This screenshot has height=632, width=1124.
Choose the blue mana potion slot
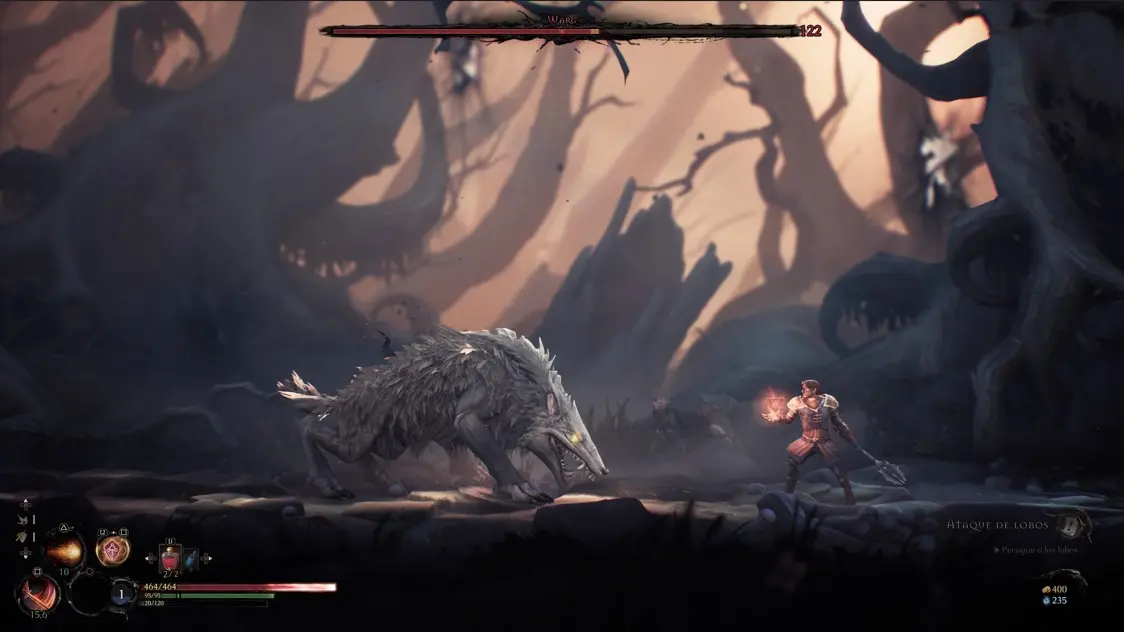(x=191, y=558)
